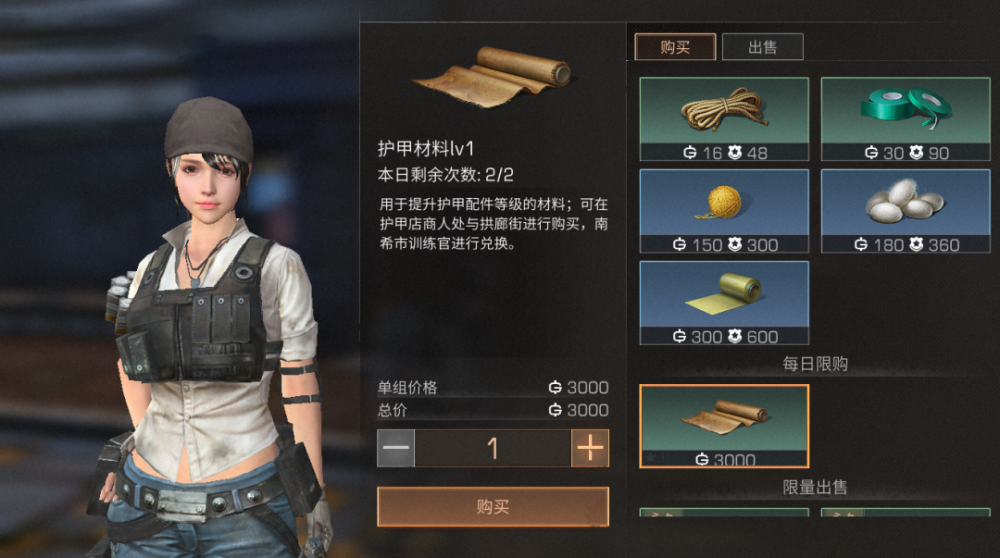The height and width of the screenshot is (558, 1000).
Task: Increase purchase quantity with the plus button
Action: (590, 448)
